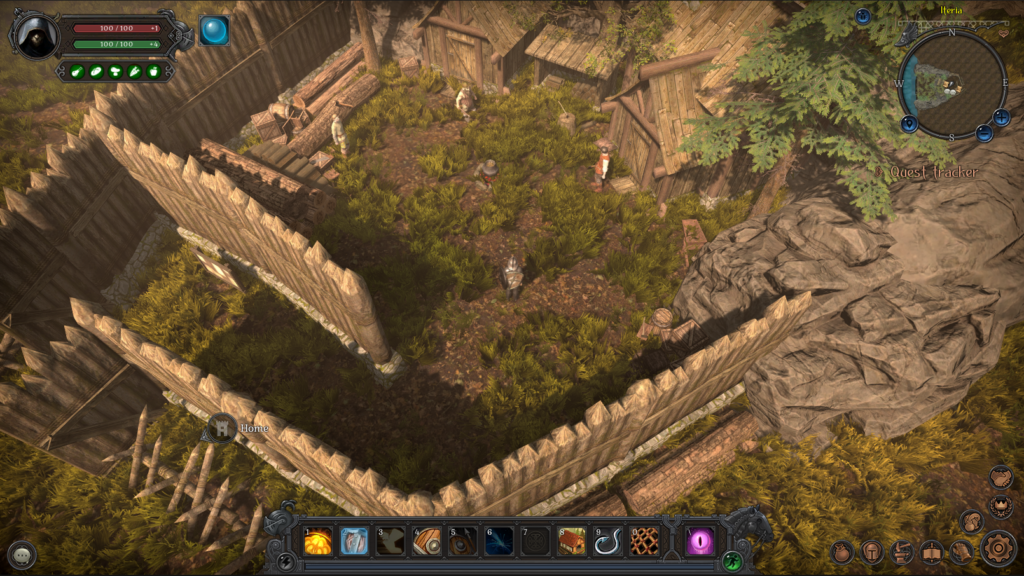The width and height of the screenshot is (1024, 576).
Task: Select the blue orb buff icon
Action: click(213, 31)
